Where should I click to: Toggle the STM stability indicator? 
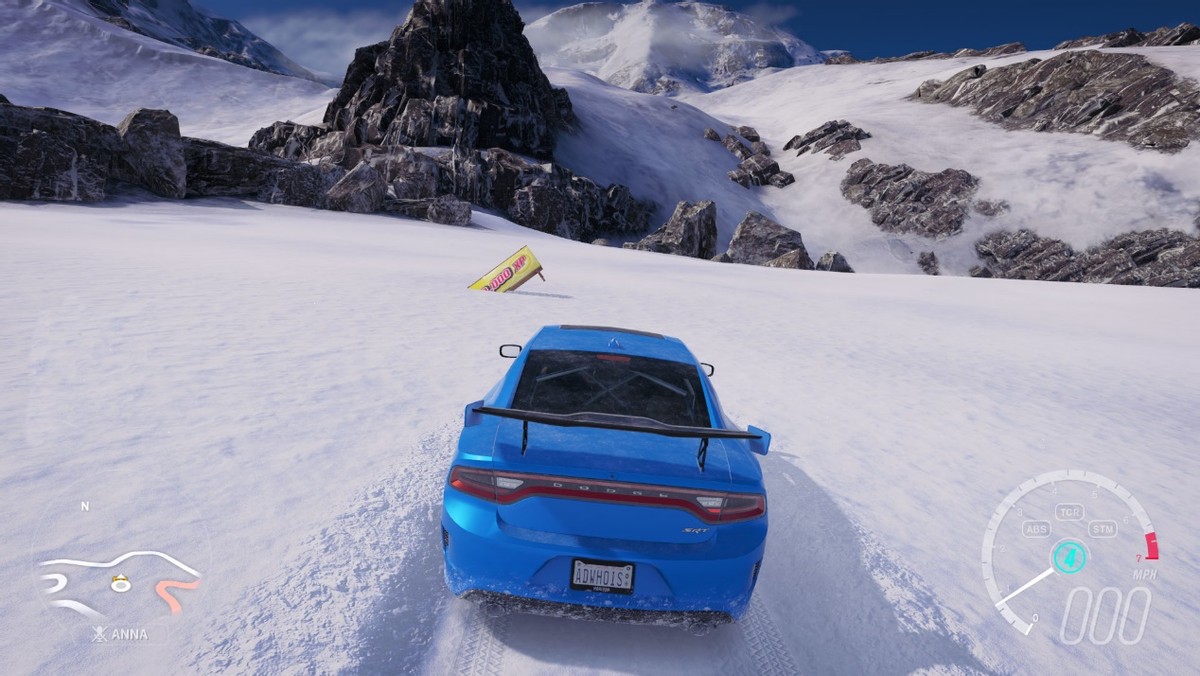(x=1103, y=530)
